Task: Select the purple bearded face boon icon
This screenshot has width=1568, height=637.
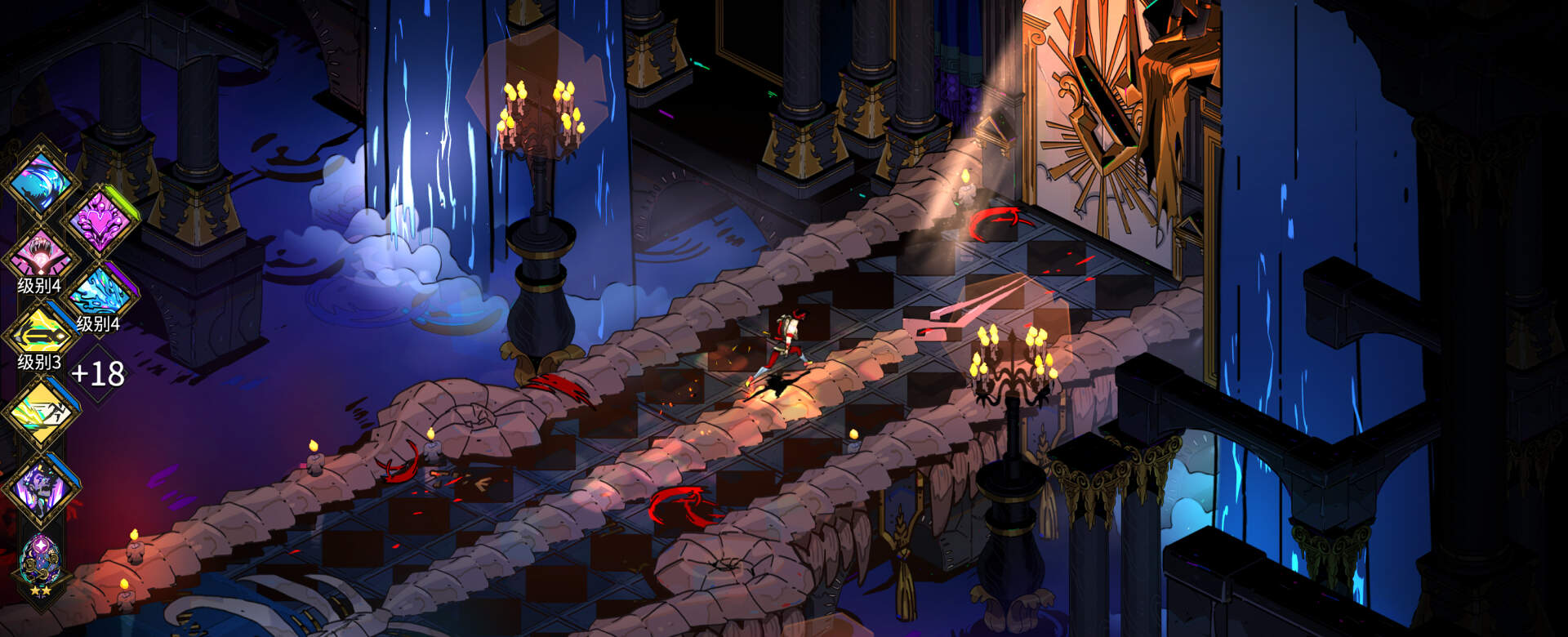Action: pyautogui.click(x=39, y=486)
